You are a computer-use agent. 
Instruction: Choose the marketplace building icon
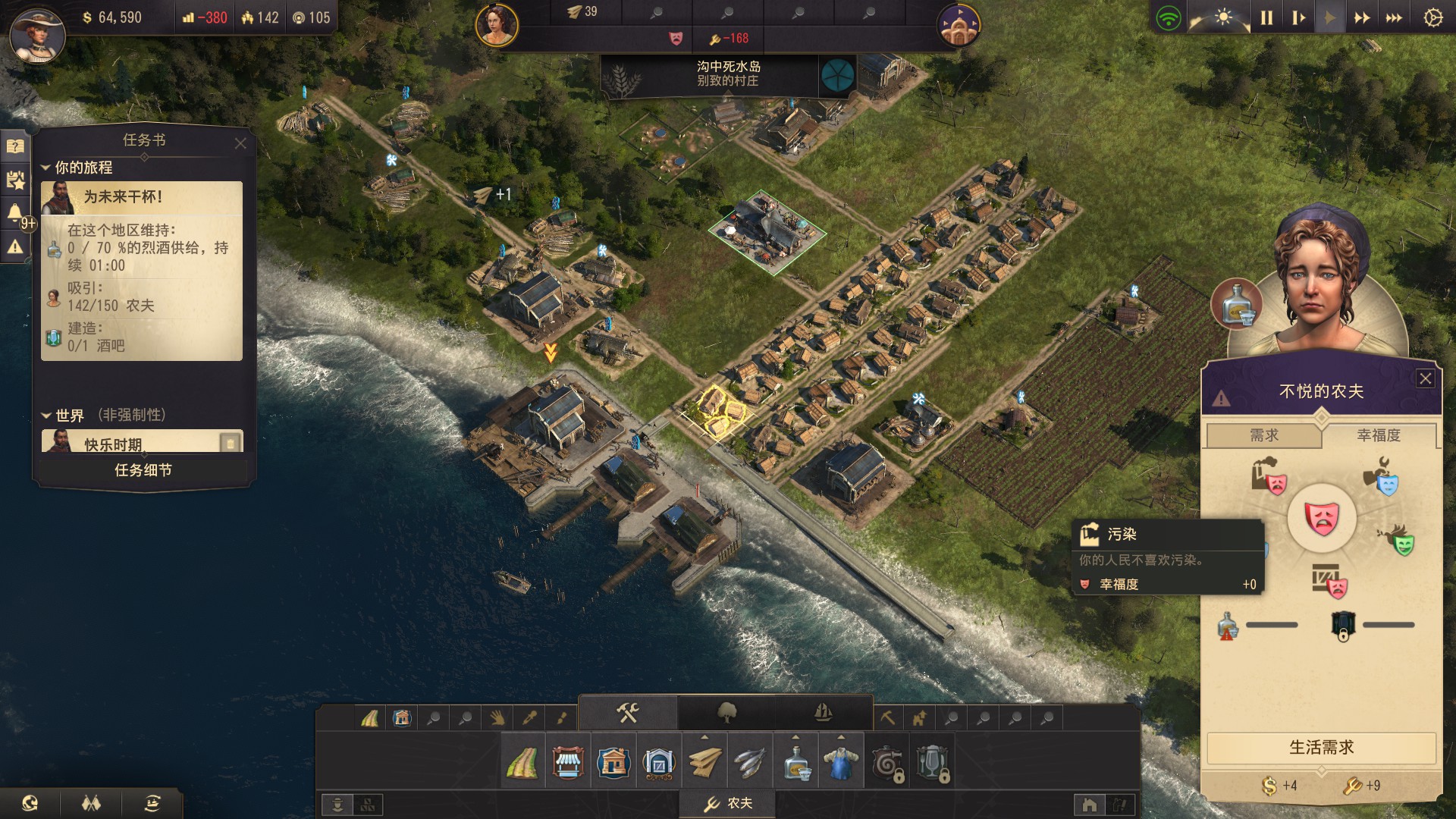click(568, 763)
